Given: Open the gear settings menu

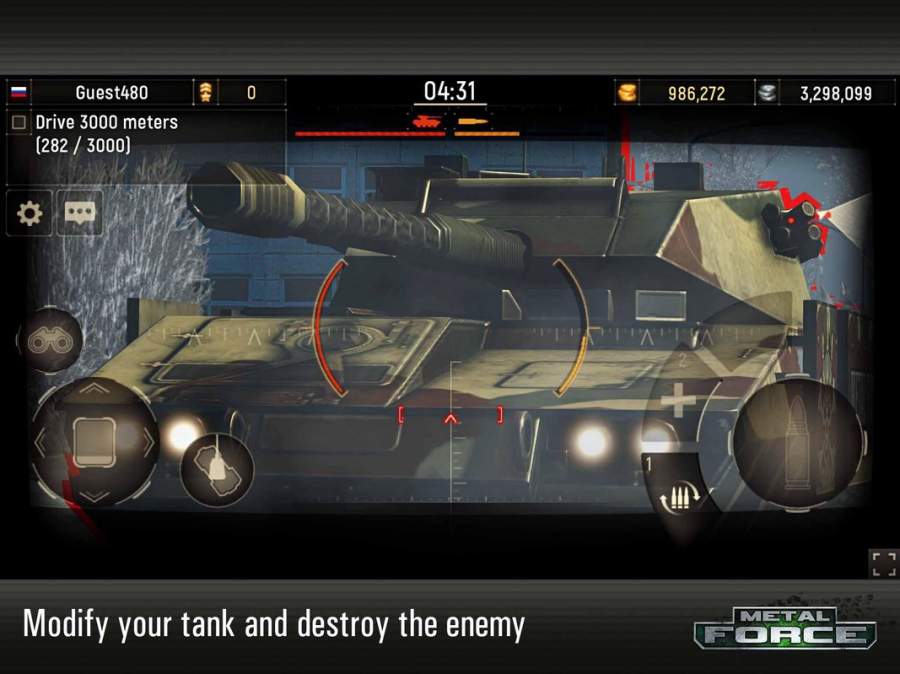Looking at the screenshot, I should coord(30,213).
